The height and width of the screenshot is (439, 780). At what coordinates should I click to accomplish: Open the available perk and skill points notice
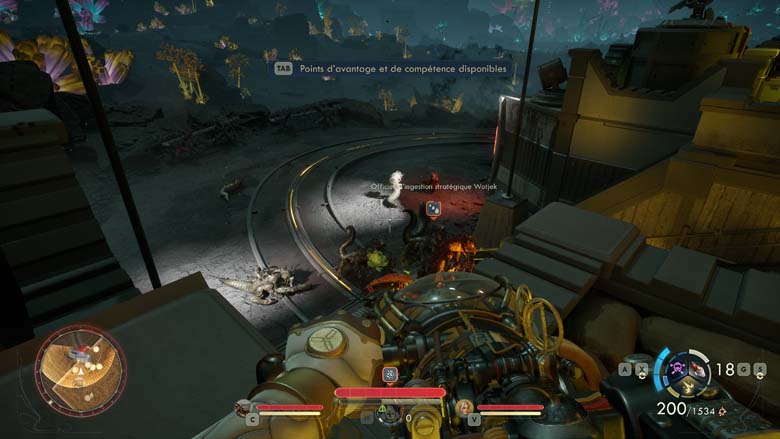397,69
